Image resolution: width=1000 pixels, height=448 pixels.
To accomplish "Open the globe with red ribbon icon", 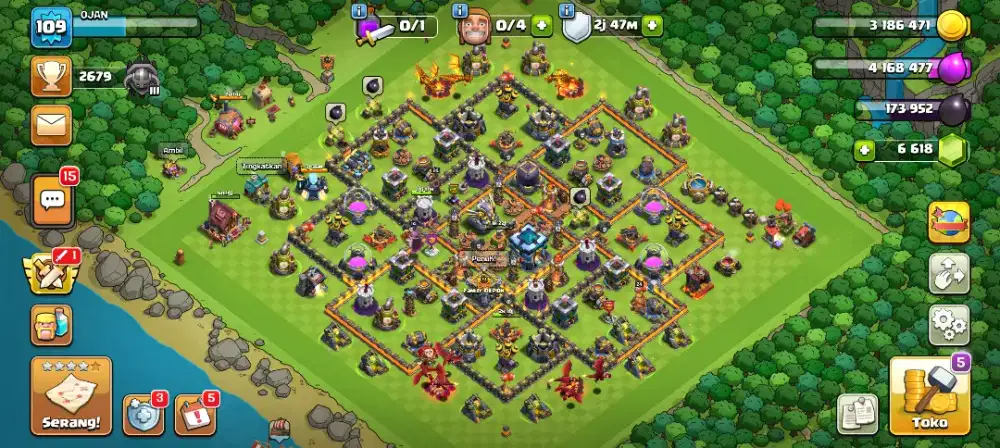I will point(949,222).
